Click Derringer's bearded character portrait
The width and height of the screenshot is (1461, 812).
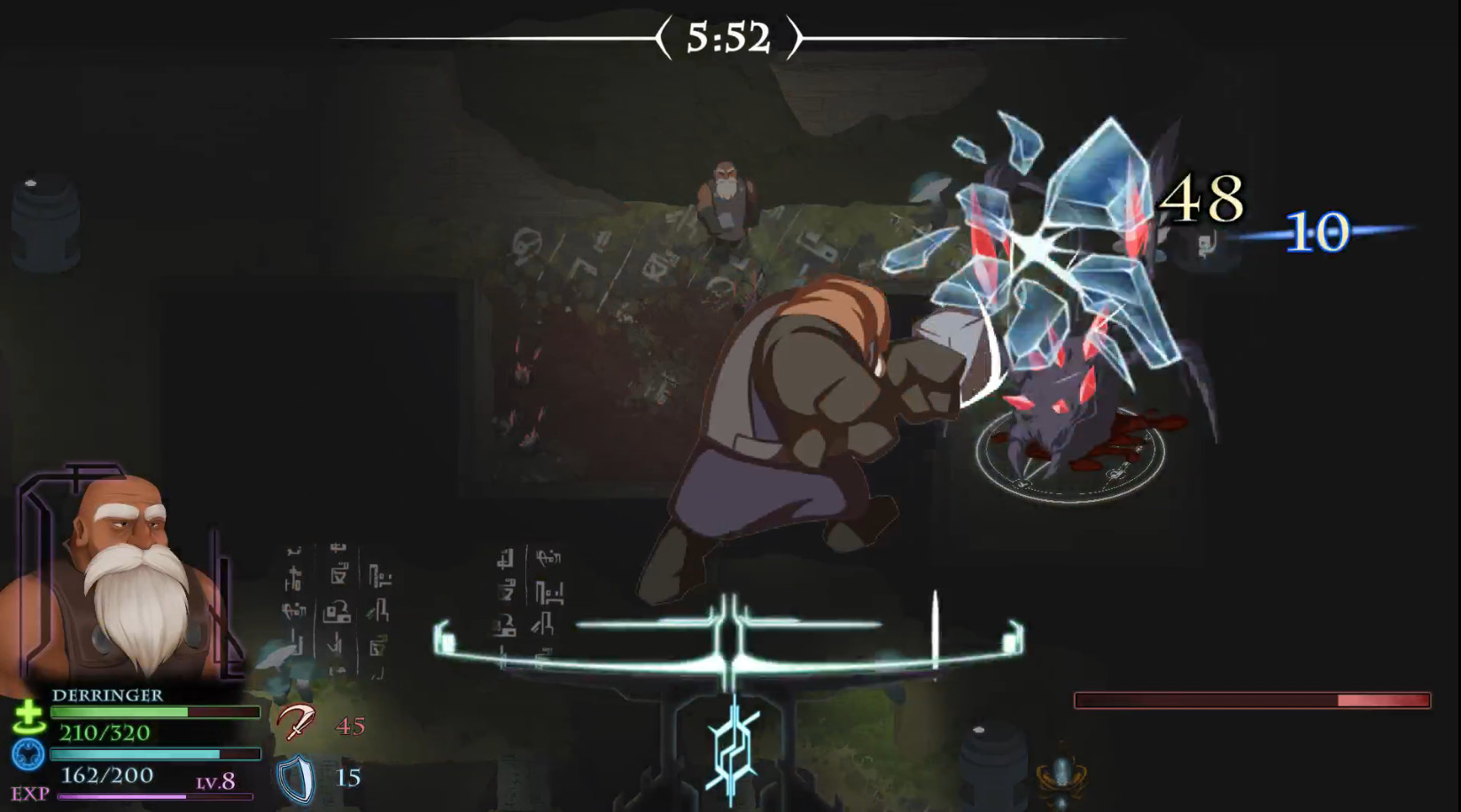click(133, 576)
